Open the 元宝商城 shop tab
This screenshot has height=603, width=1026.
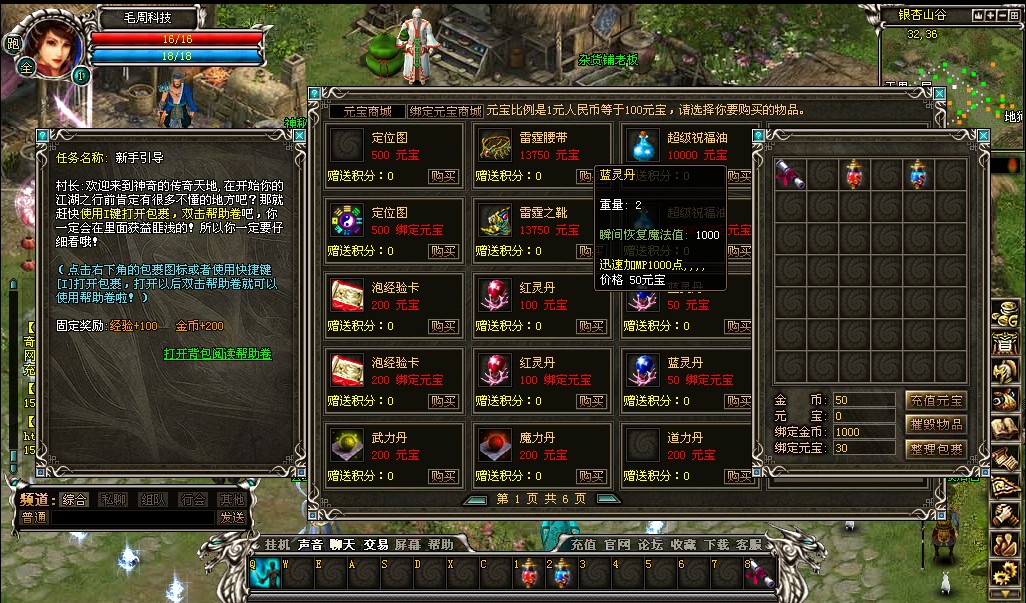(x=367, y=111)
